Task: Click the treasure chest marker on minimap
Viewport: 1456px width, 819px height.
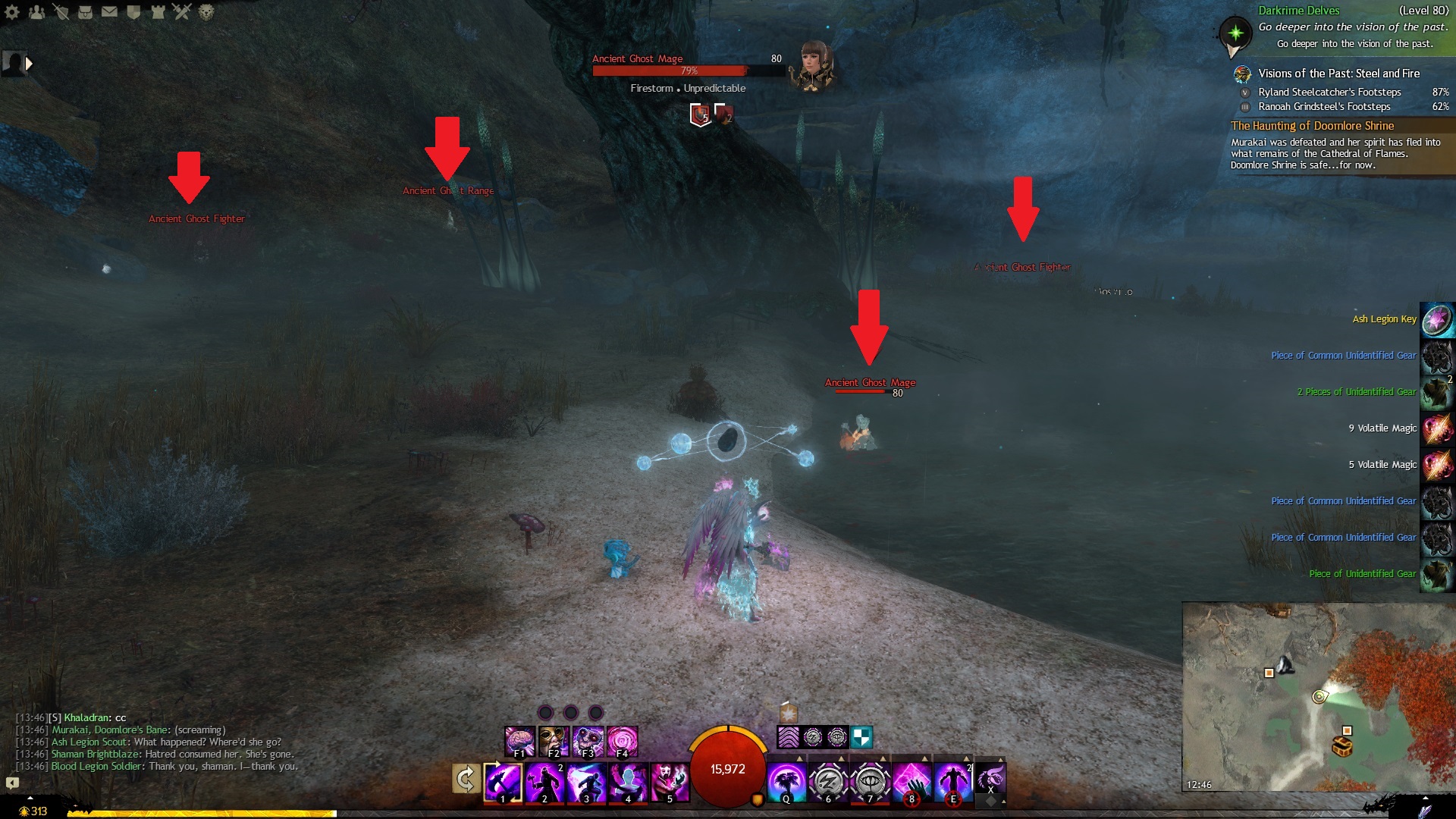Action: 1342,747
